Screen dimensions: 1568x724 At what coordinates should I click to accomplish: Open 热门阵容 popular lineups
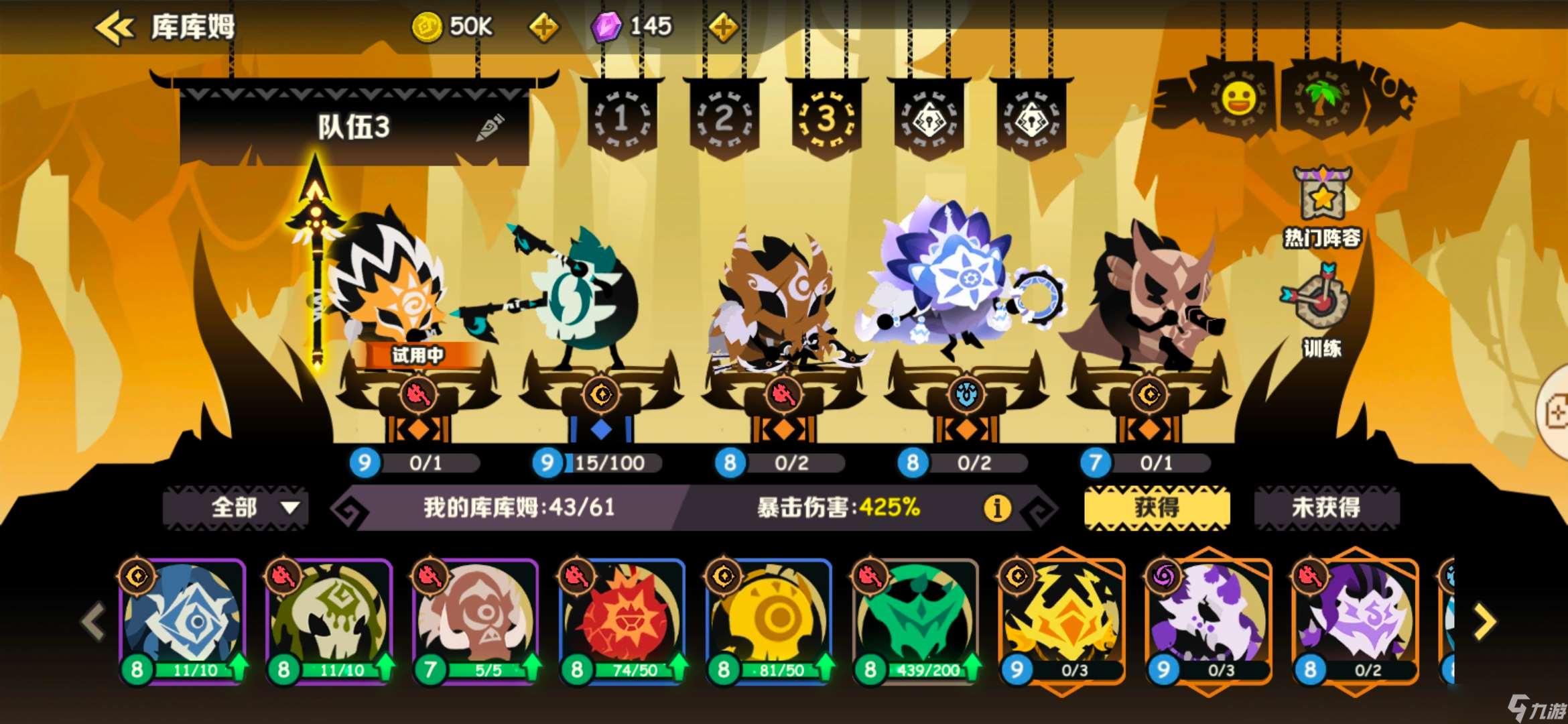pyautogui.click(x=1321, y=208)
